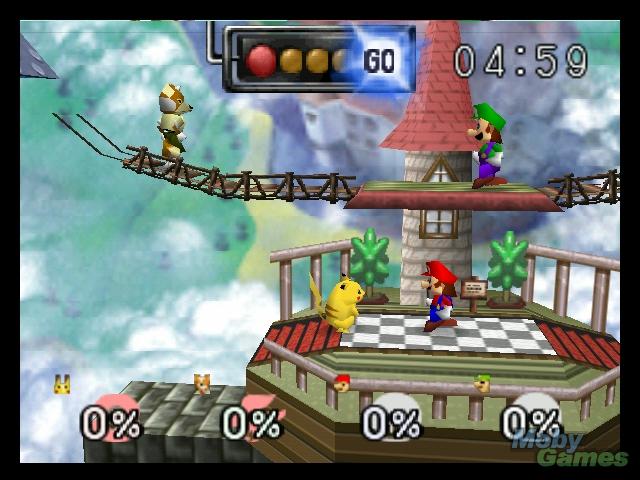Click the MobyGames watermark logo

click(x=566, y=447)
